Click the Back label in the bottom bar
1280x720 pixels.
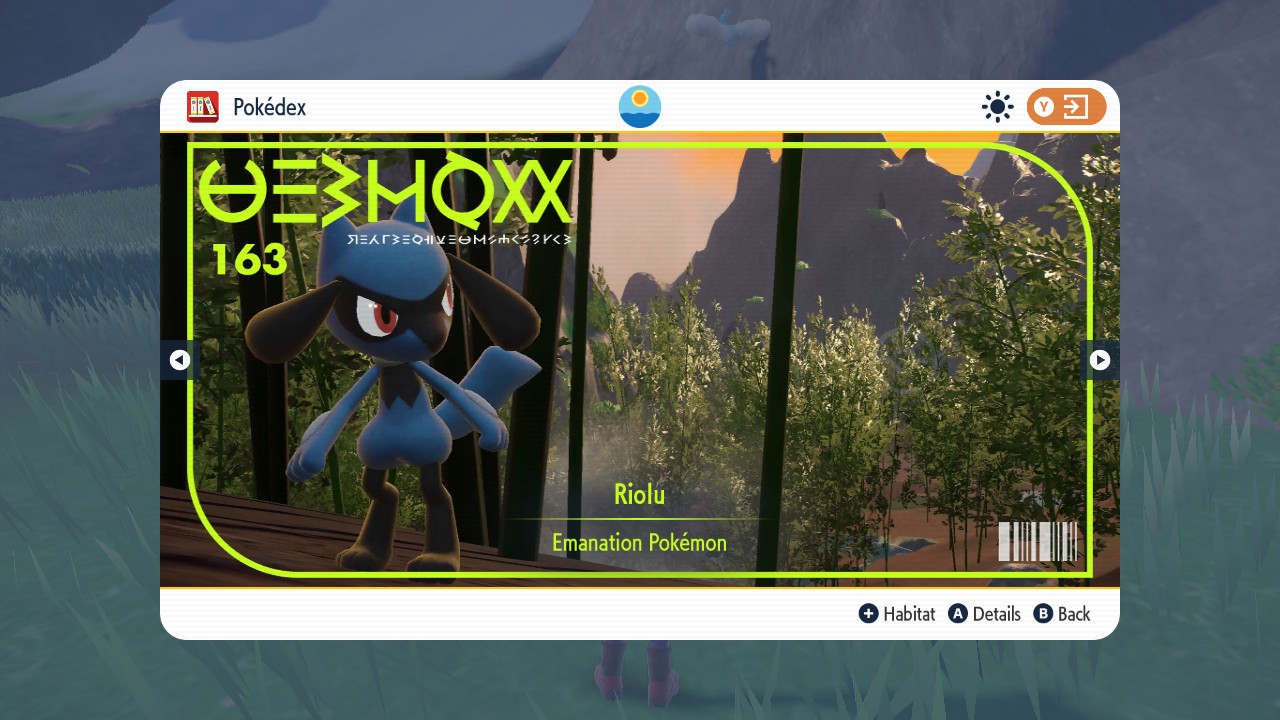click(1075, 614)
